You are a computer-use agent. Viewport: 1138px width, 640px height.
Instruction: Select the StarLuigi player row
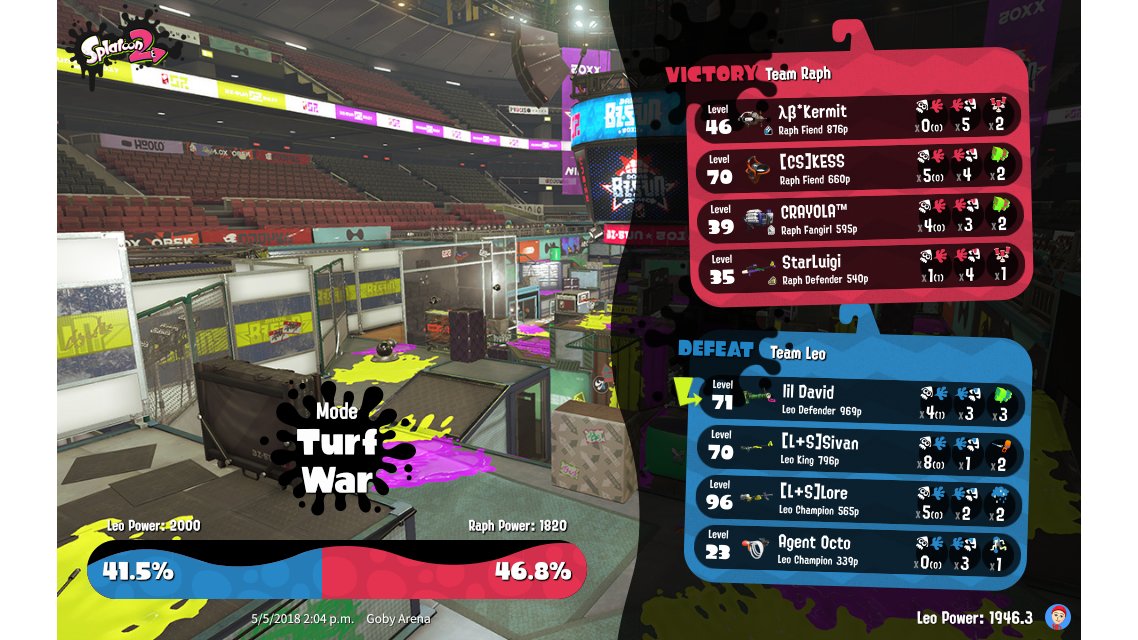click(860, 267)
